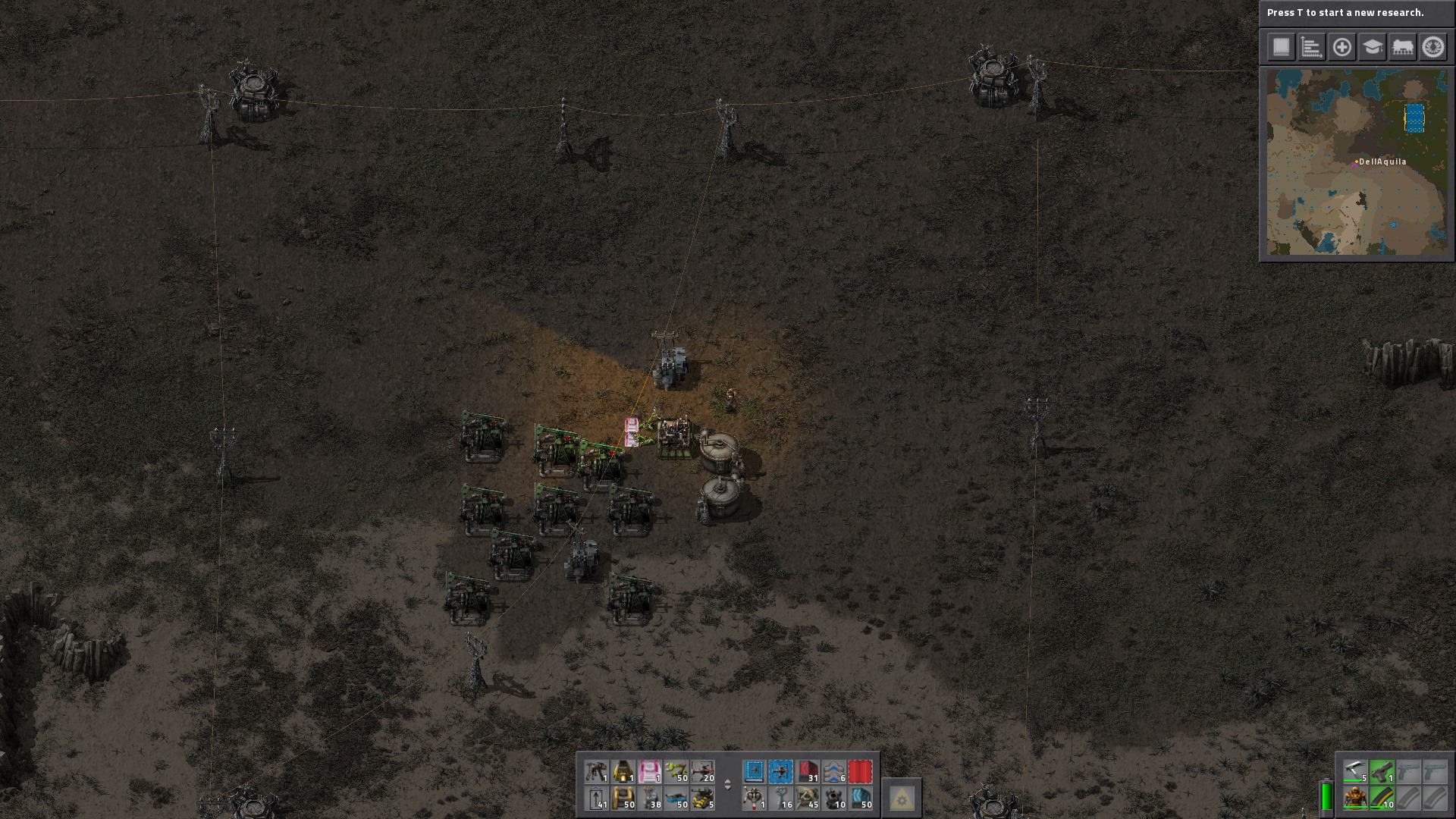Select the red belt stack of 31

[x=807, y=772]
